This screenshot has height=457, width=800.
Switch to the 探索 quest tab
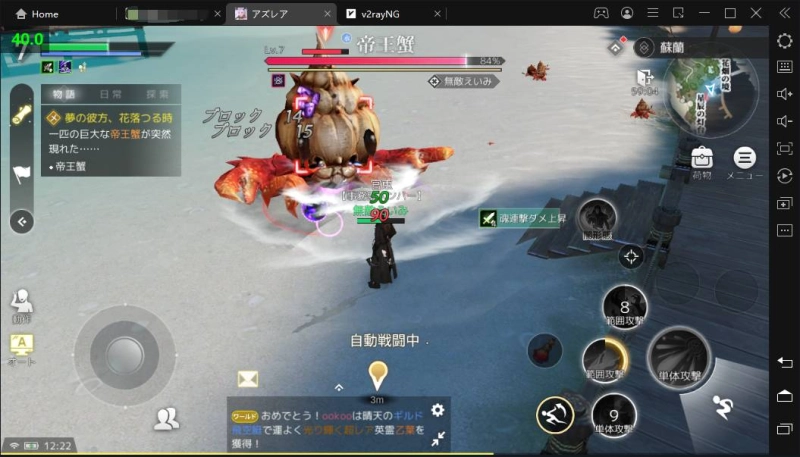pos(157,94)
